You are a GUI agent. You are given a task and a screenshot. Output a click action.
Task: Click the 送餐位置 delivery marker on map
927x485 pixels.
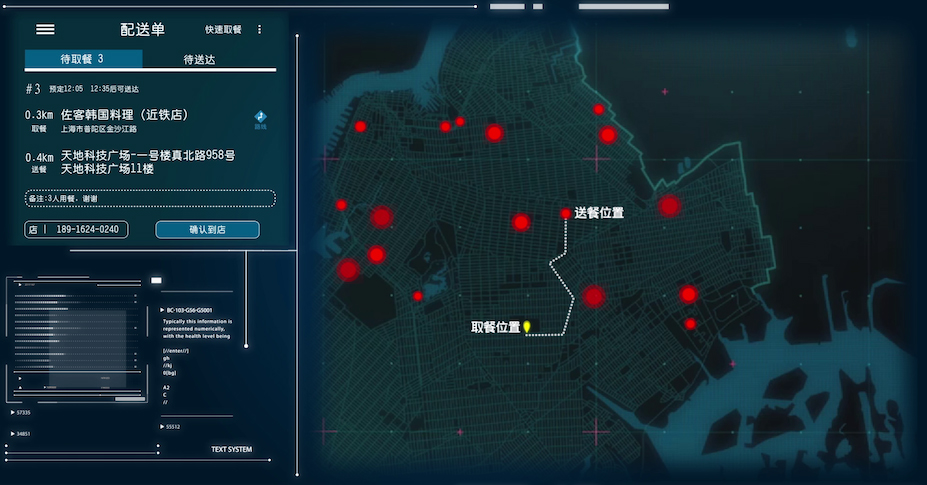pyautogui.click(x=566, y=213)
